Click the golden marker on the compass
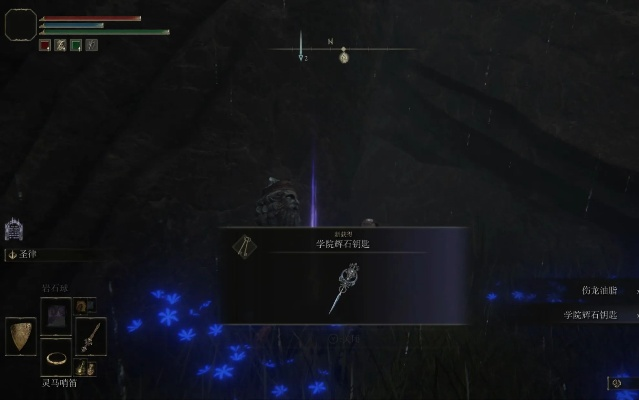Image resolution: width=639 pixels, height=400 pixels. tap(343, 57)
